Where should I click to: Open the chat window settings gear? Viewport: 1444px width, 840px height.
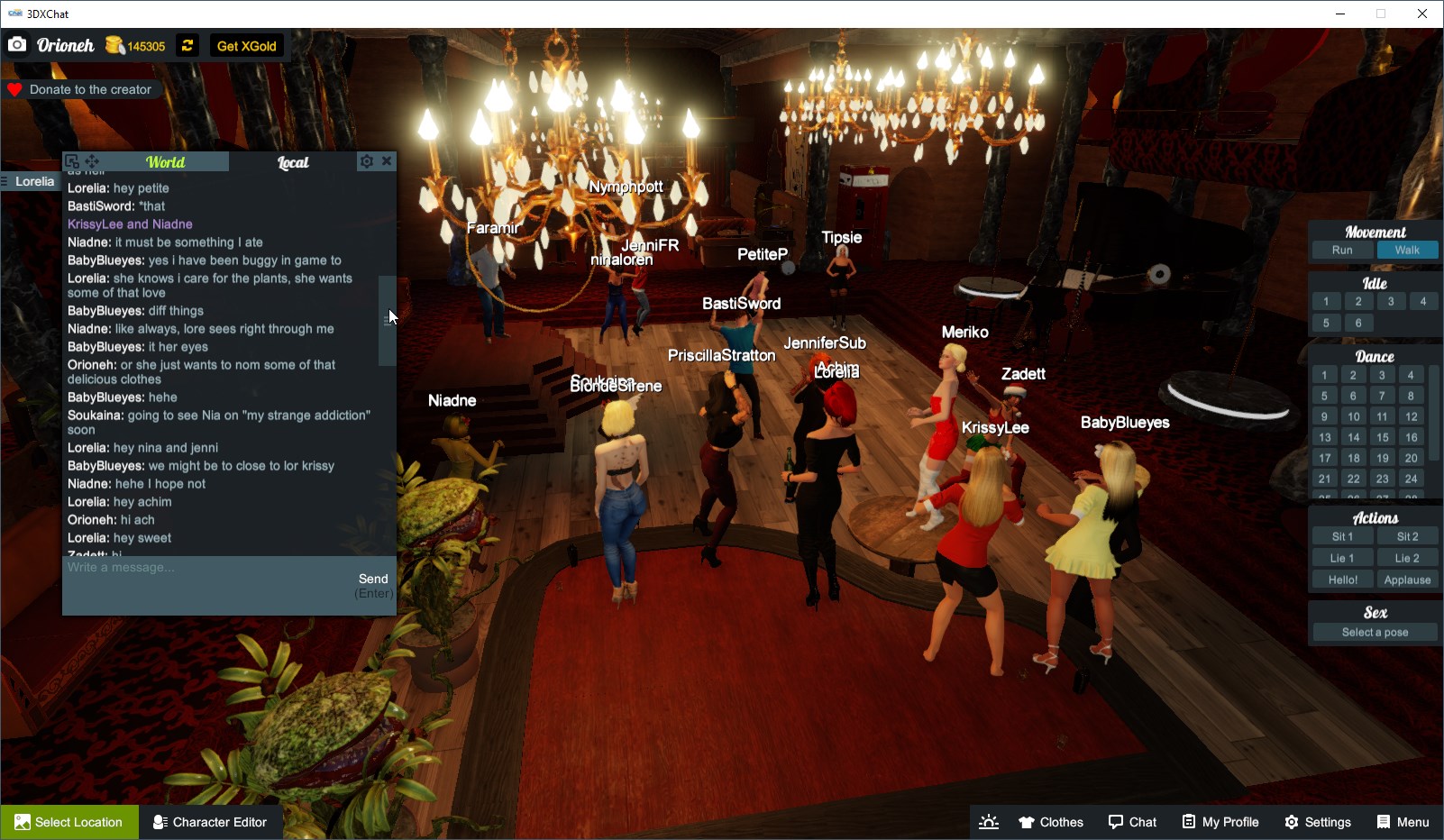coord(366,160)
